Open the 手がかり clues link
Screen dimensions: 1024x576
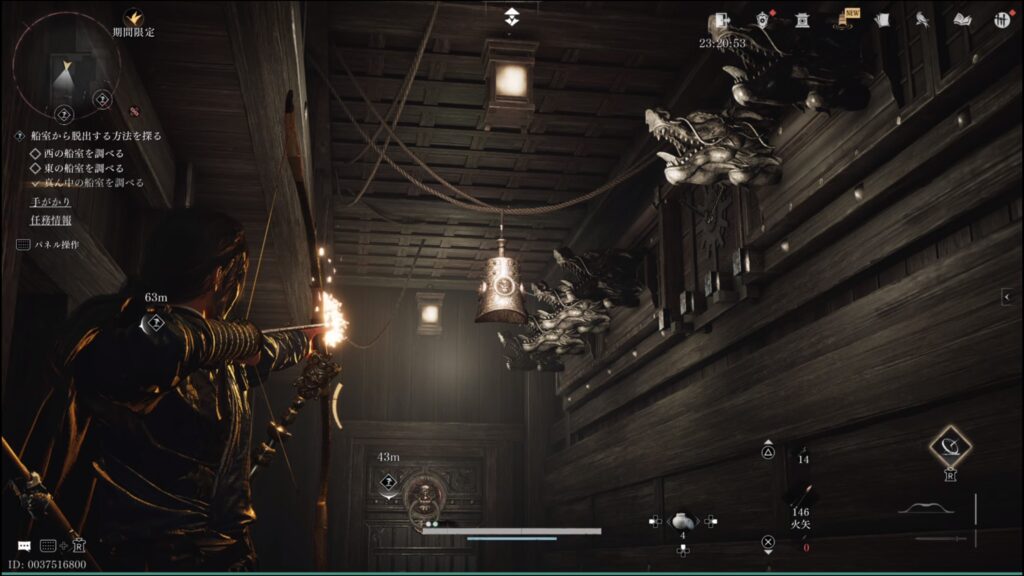click(50, 201)
